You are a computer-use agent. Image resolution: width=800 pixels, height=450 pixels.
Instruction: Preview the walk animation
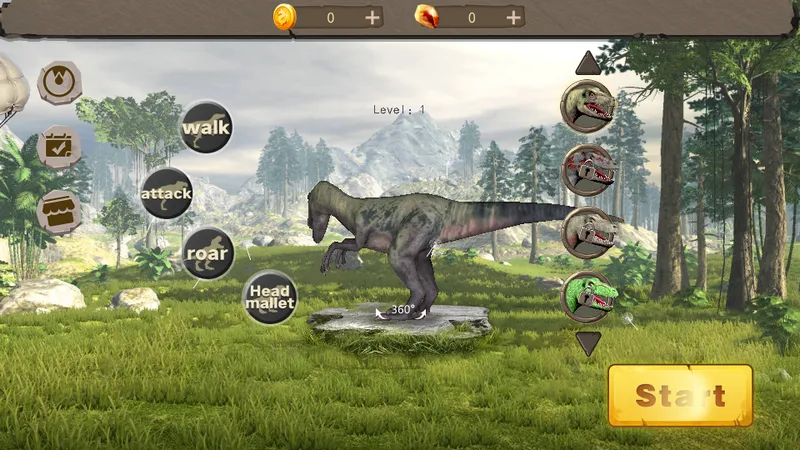tap(206, 127)
